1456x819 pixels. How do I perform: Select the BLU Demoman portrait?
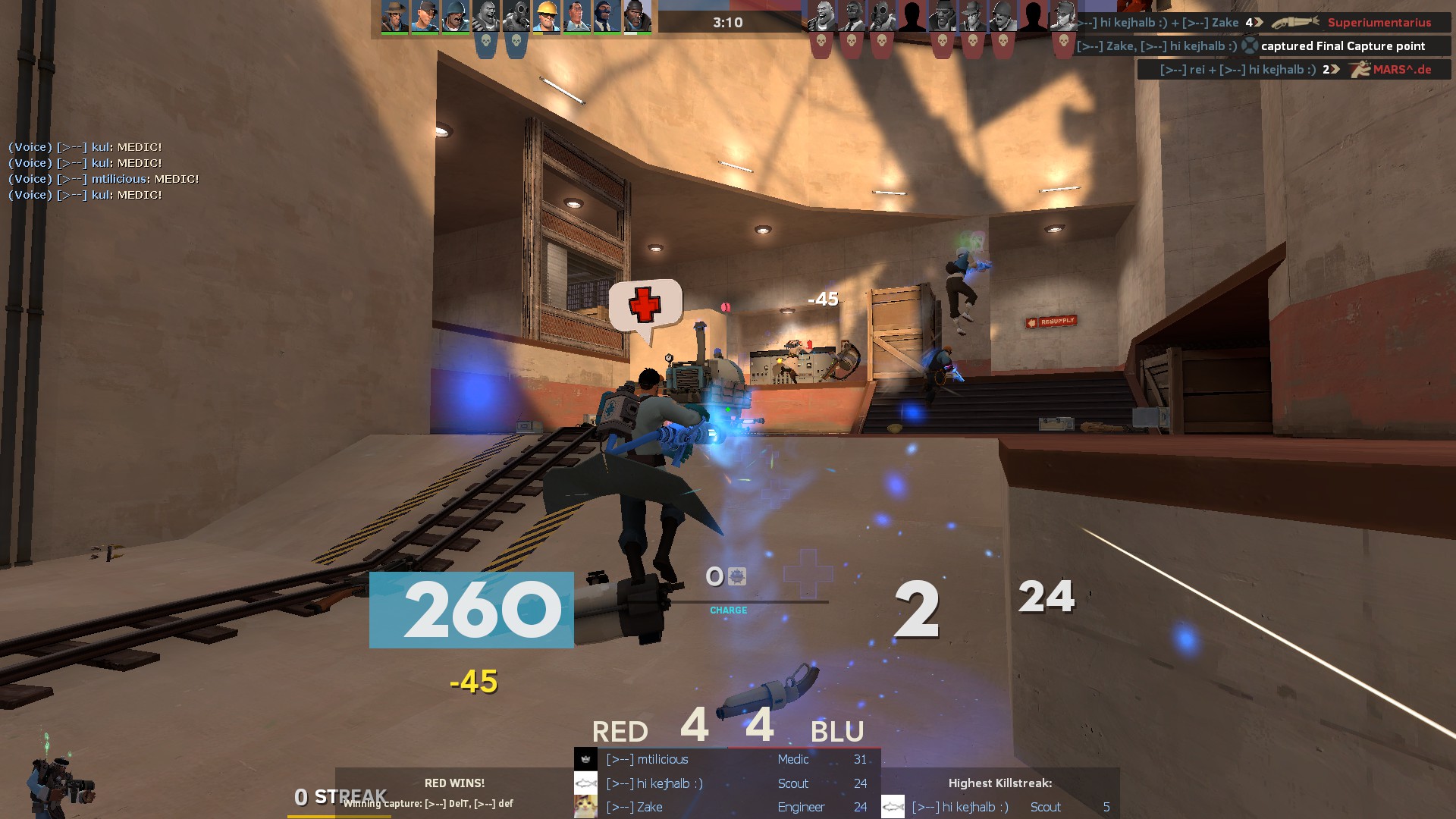(x=637, y=16)
